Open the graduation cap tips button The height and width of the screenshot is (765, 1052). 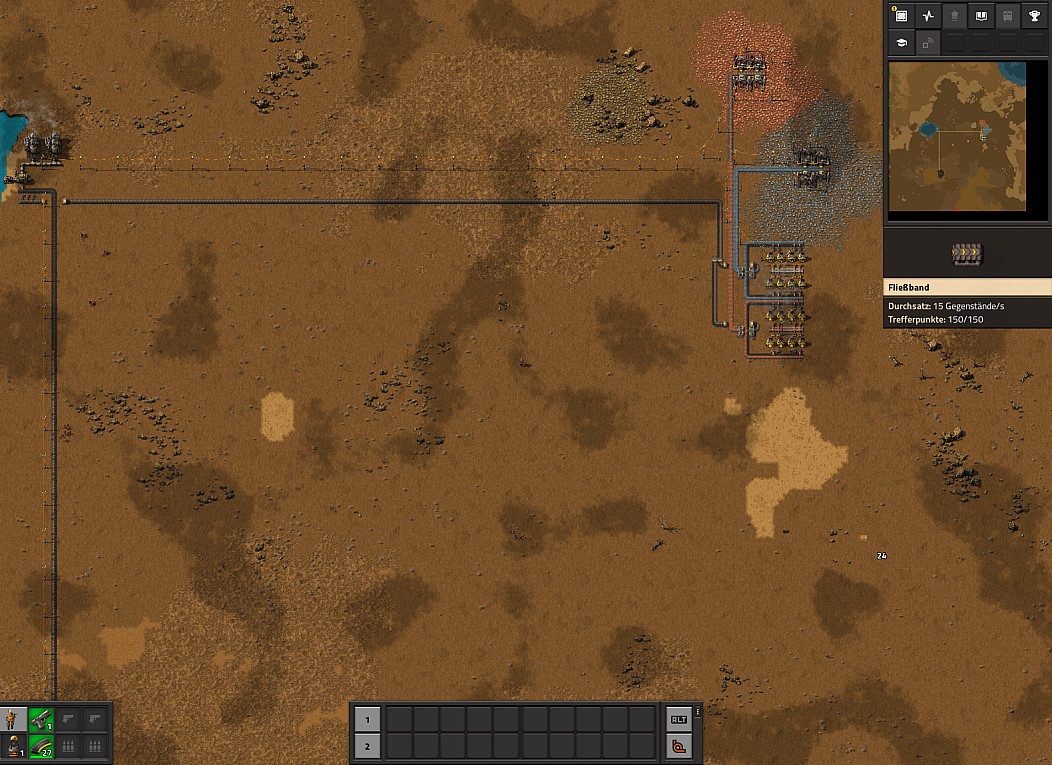tap(901, 43)
